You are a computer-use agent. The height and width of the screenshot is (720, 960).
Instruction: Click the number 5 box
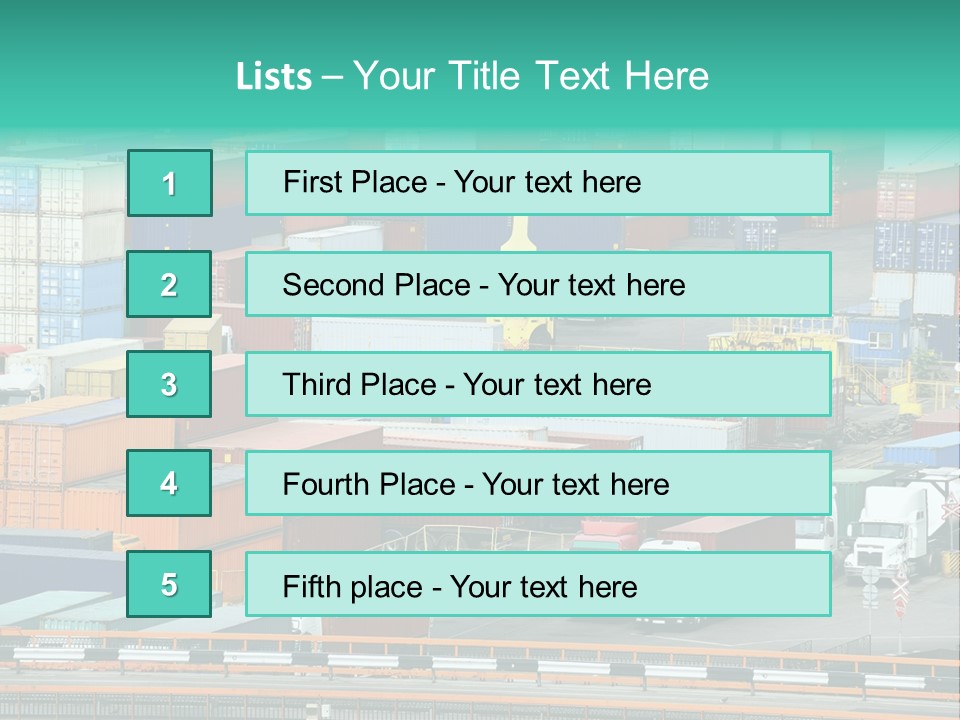click(x=169, y=584)
